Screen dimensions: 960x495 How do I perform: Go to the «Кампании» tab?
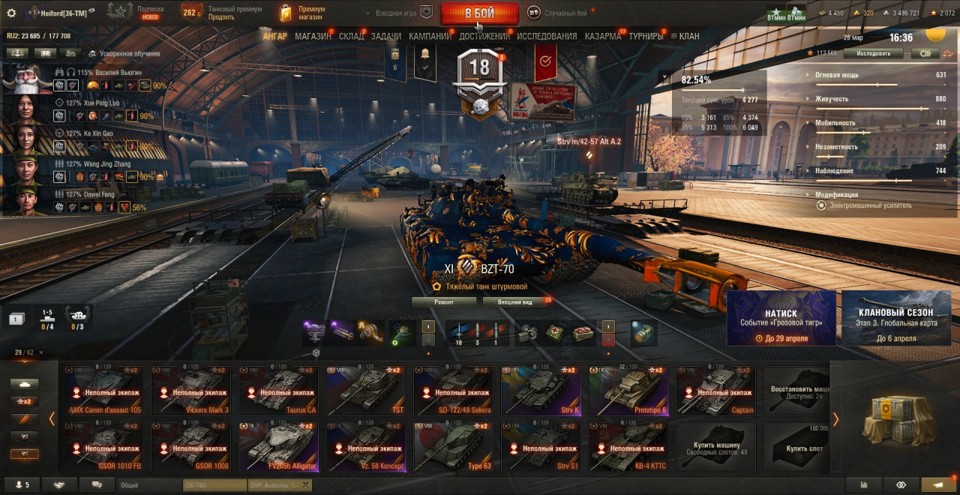(x=429, y=37)
